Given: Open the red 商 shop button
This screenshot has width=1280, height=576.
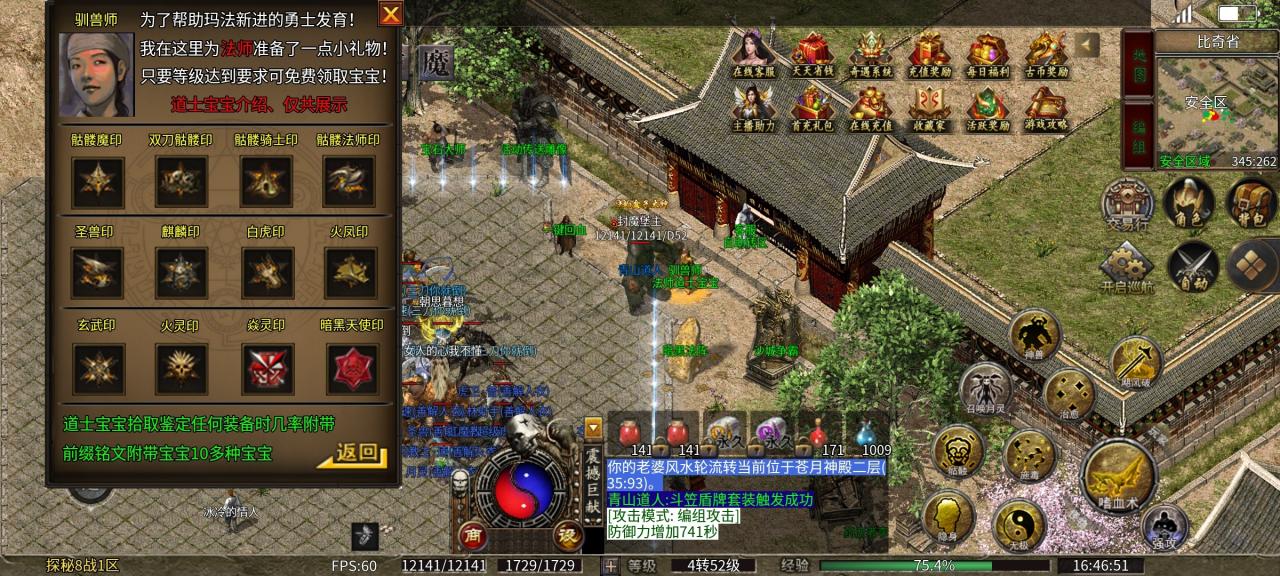Looking at the screenshot, I should 473,536.
